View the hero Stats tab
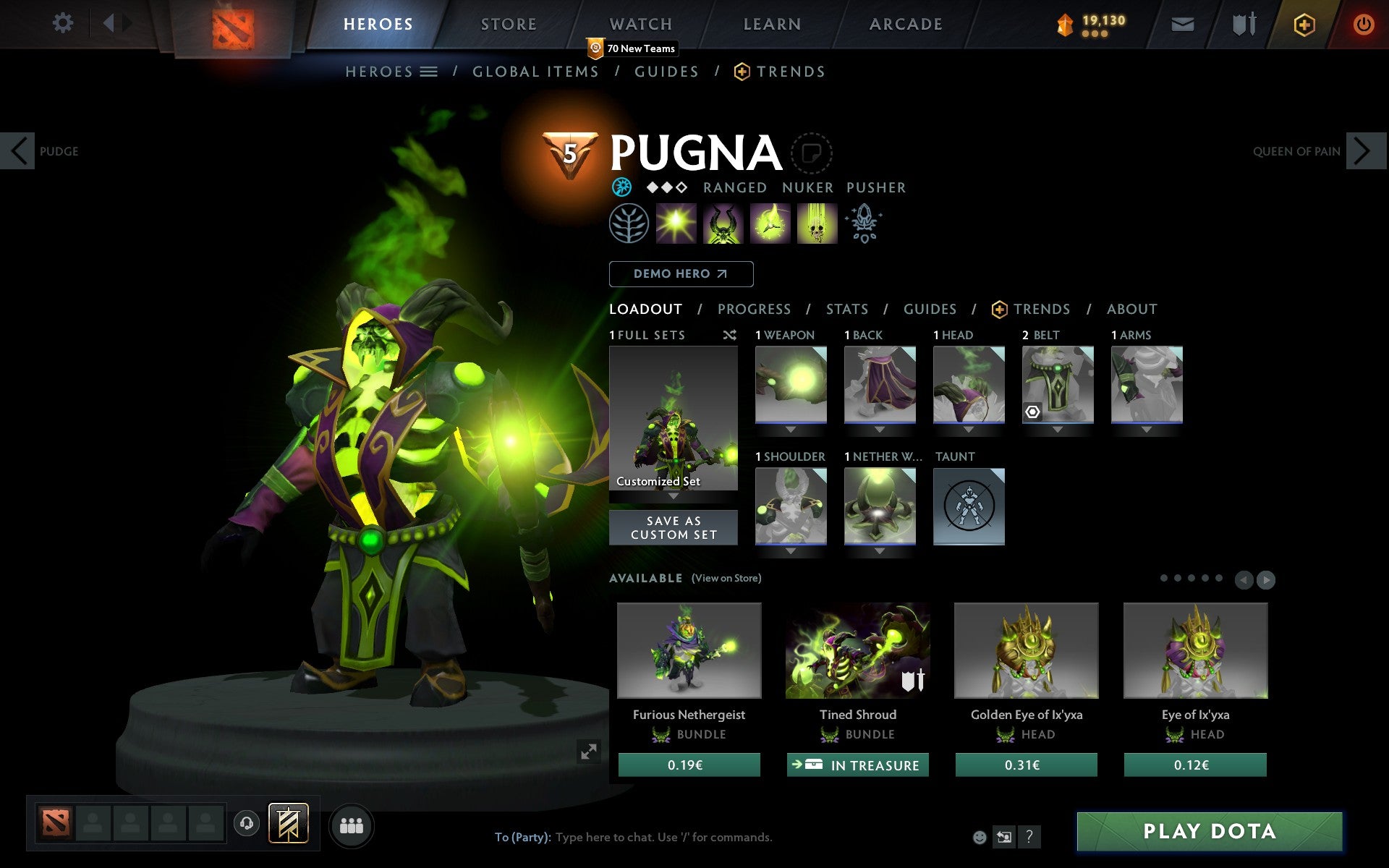Screen dimensions: 1389x868 846,310
